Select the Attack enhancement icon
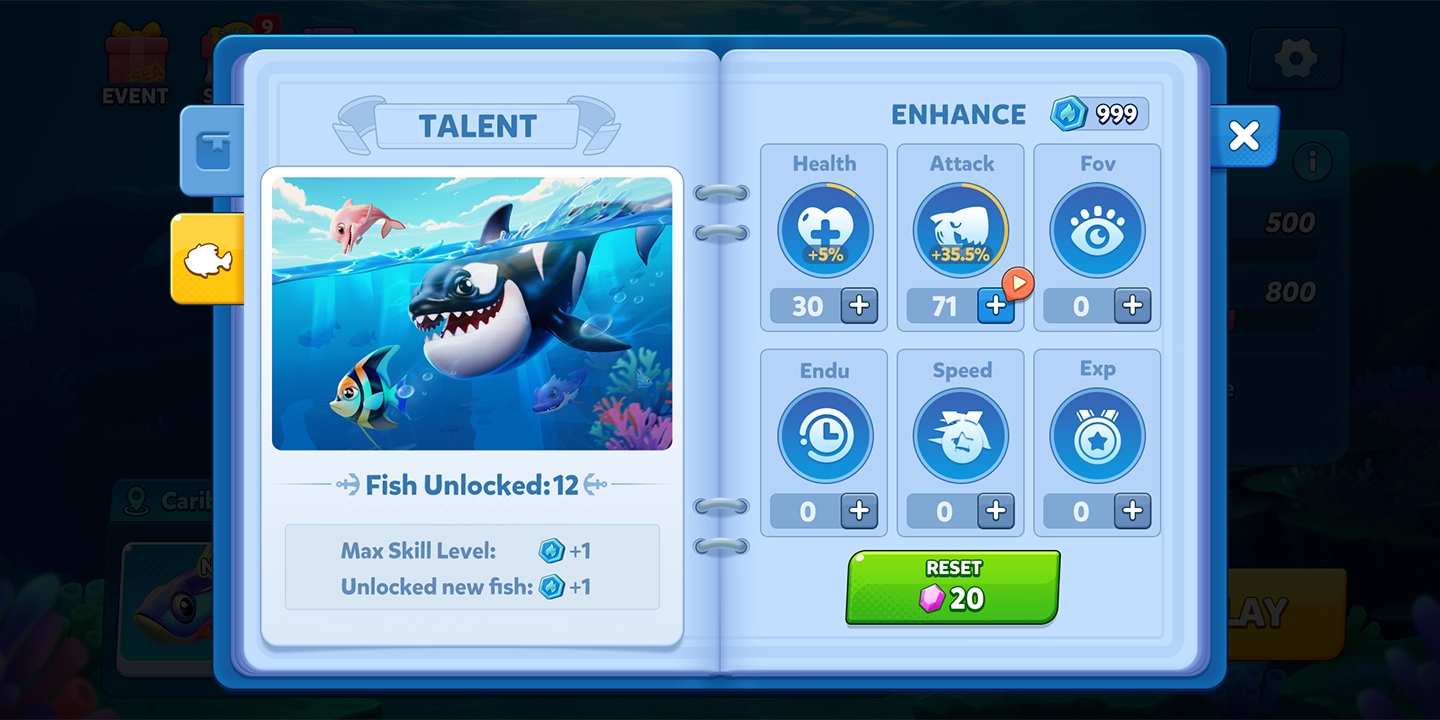The width and height of the screenshot is (1440, 720). 959,229
